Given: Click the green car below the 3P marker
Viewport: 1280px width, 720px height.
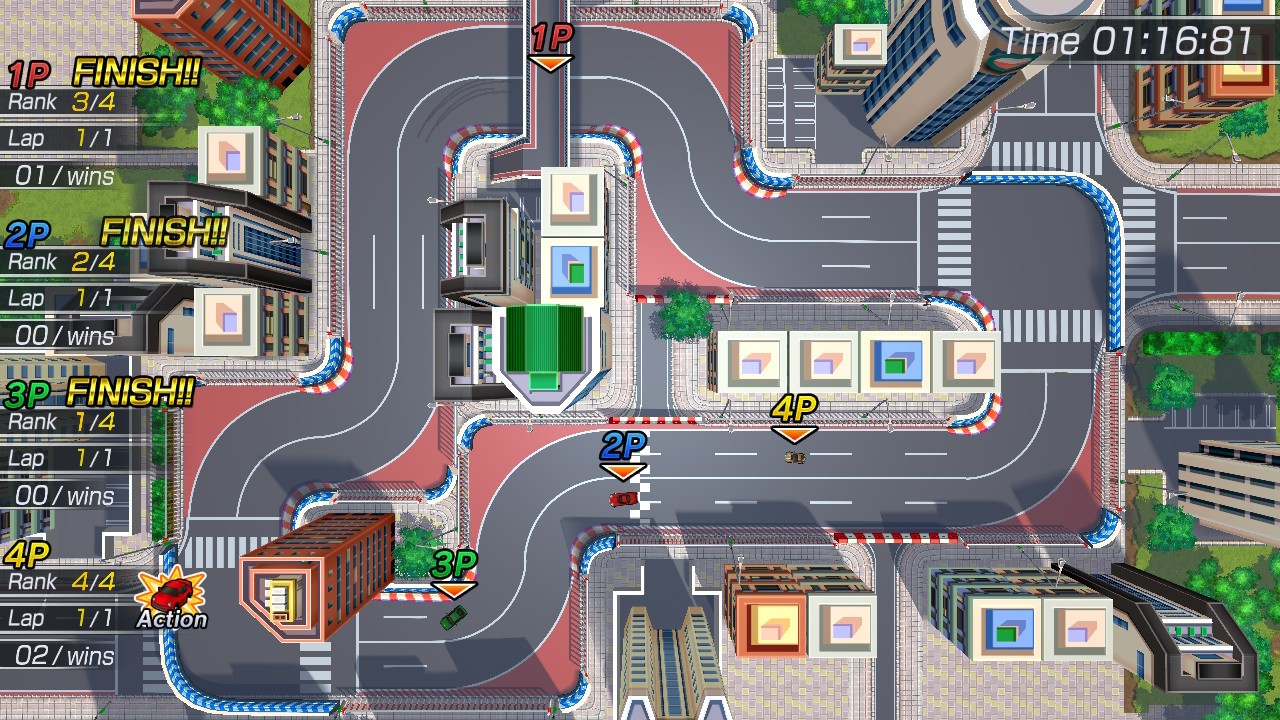Looking at the screenshot, I should click(452, 617).
